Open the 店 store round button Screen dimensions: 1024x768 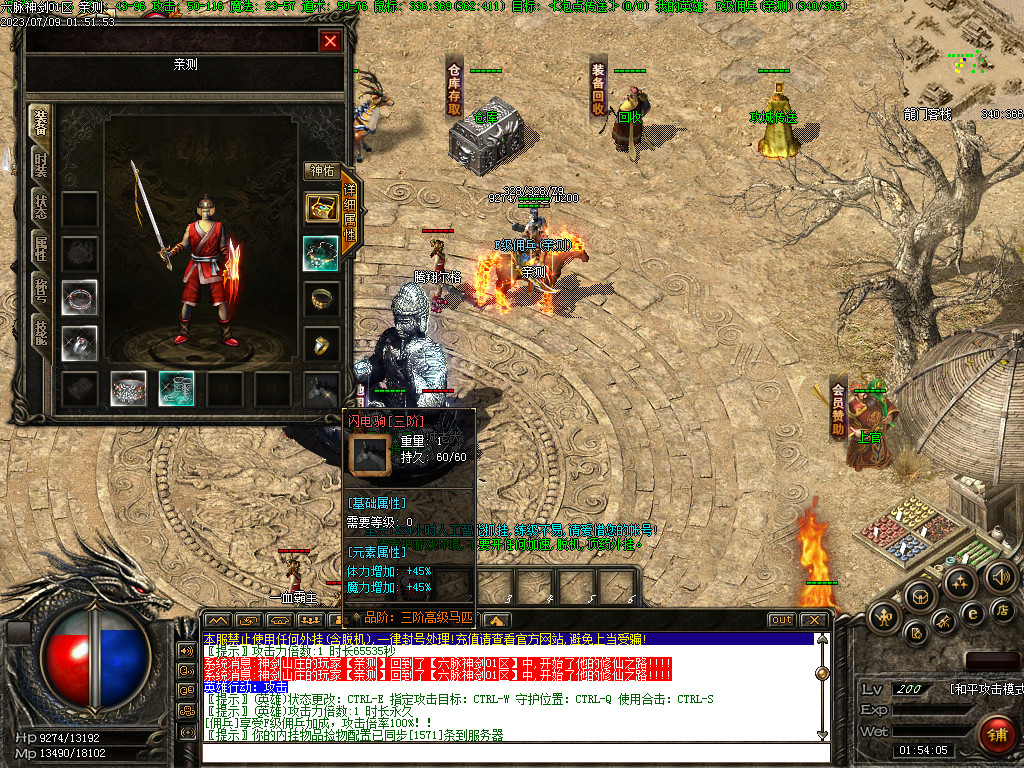click(x=1003, y=610)
